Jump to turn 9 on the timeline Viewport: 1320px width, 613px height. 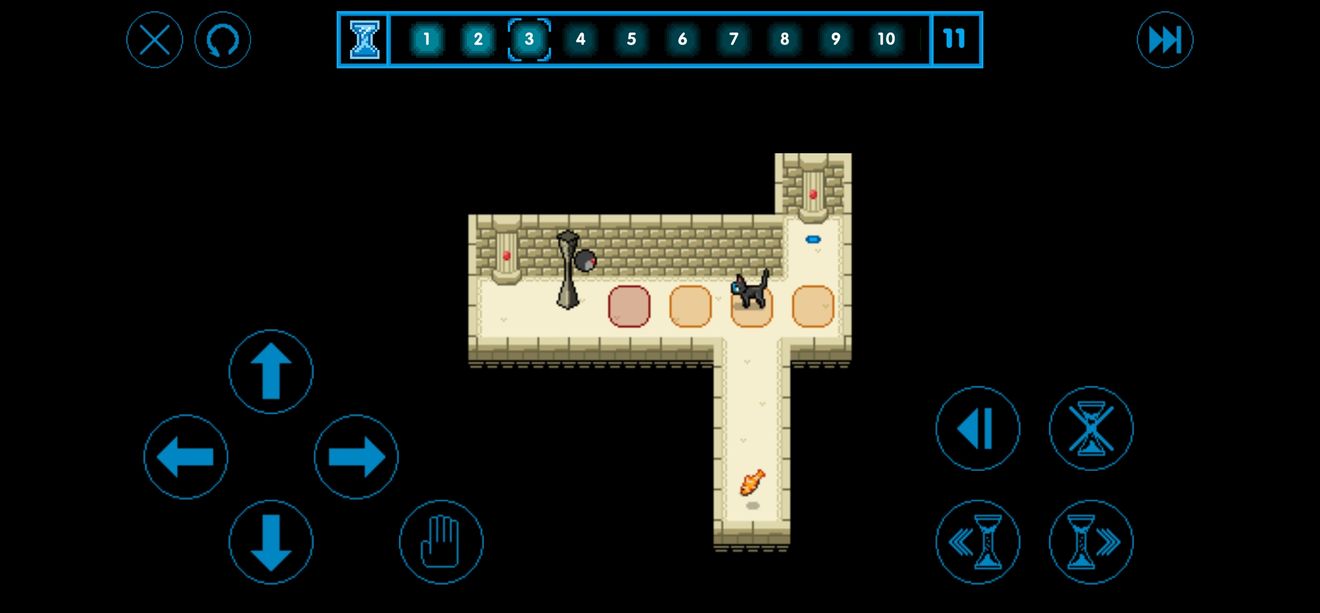click(835, 40)
